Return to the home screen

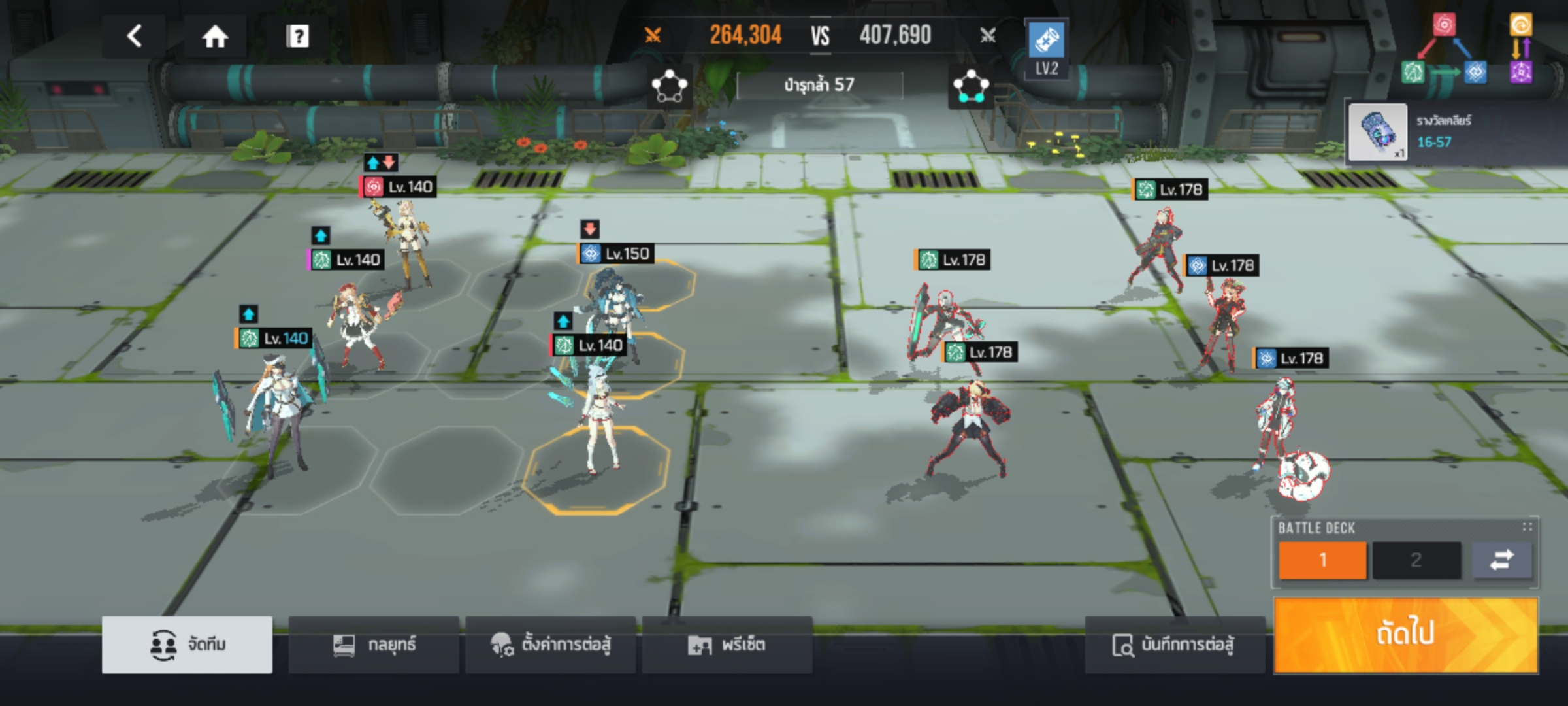215,37
